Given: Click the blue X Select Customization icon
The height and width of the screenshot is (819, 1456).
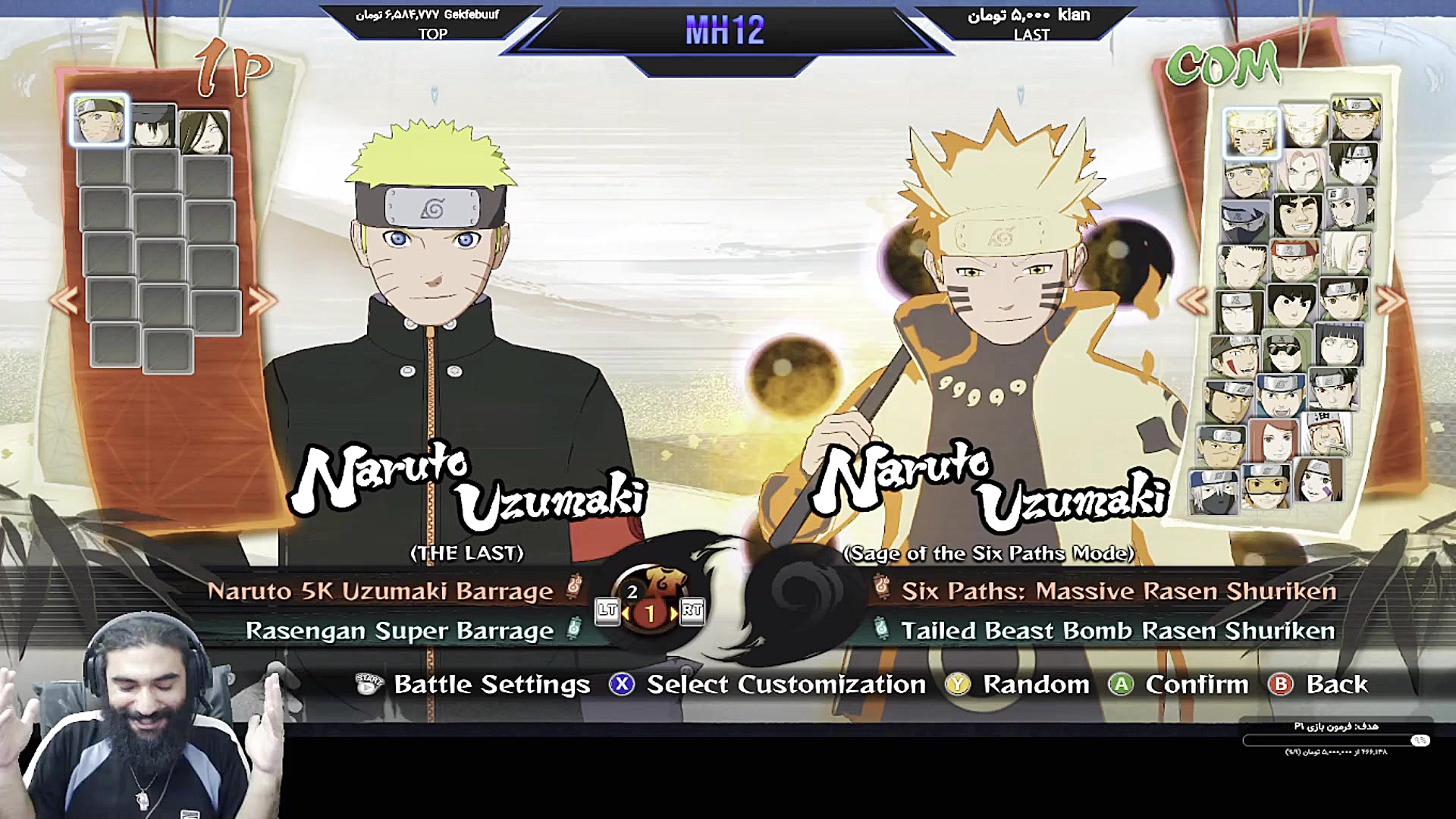Looking at the screenshot, I should pos(623,685).
